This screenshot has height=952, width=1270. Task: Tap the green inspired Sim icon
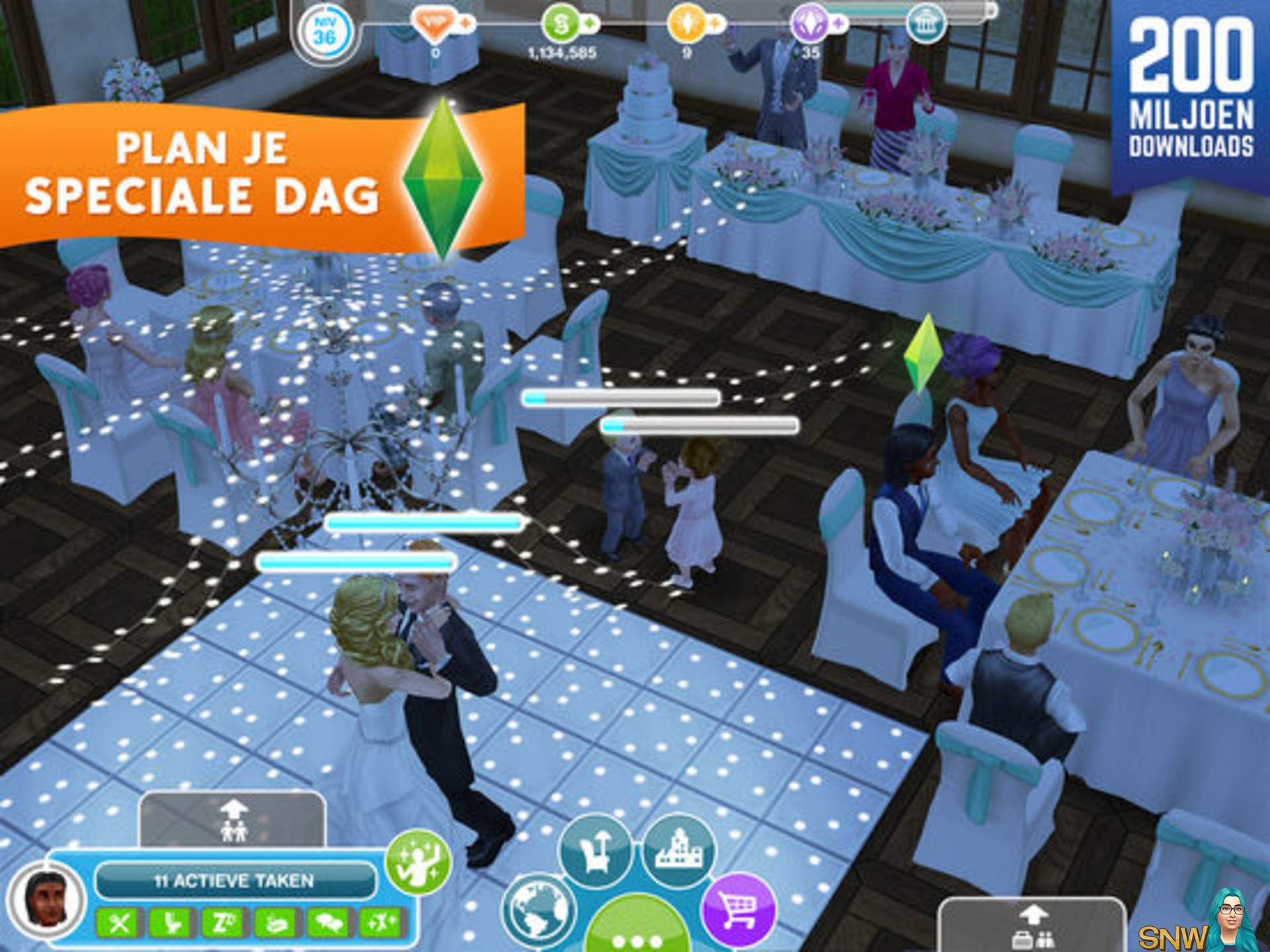[x=418, y=862]
